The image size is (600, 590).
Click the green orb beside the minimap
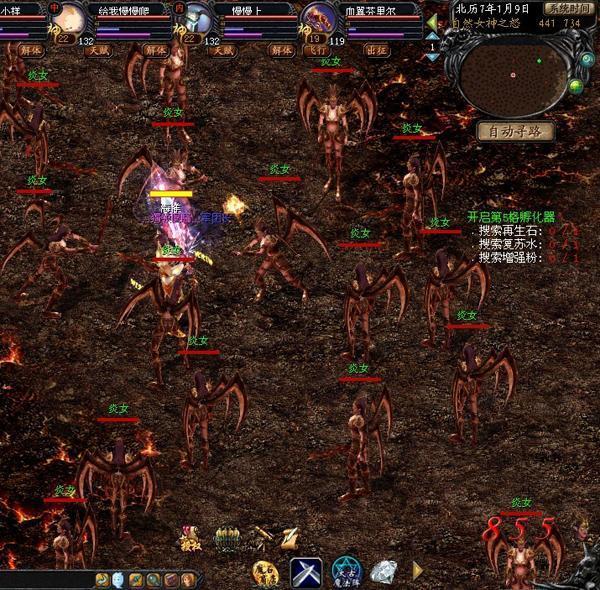click(x=576, y=87)
